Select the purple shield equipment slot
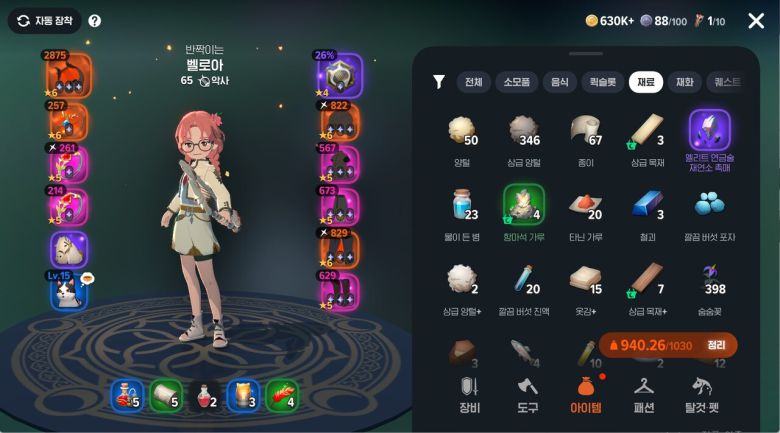The height and width of the screenshot is (433, 780). pyautogui.click(x=339, y=75)
